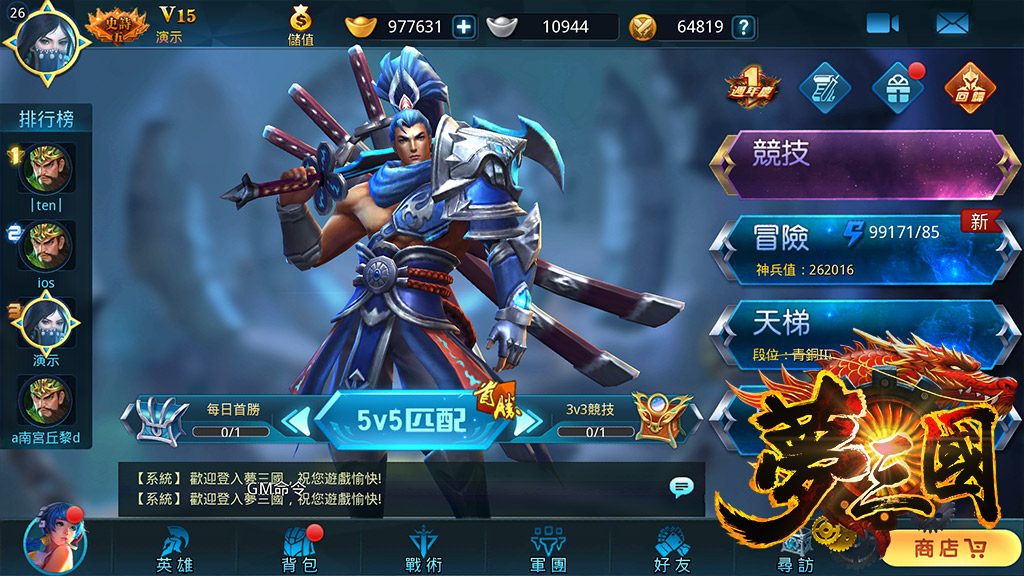Viewport: 1024px width, 576px height.
Task: Open the mailbox envelope icon
Action: (x=952, y=24)
